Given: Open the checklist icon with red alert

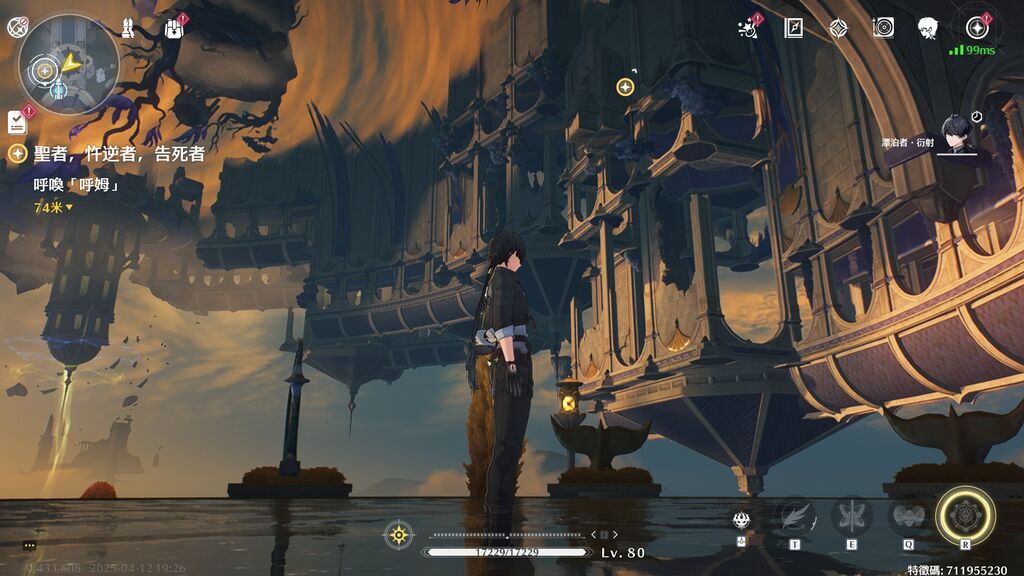Looking at the screenshot, I should point(17,121).
